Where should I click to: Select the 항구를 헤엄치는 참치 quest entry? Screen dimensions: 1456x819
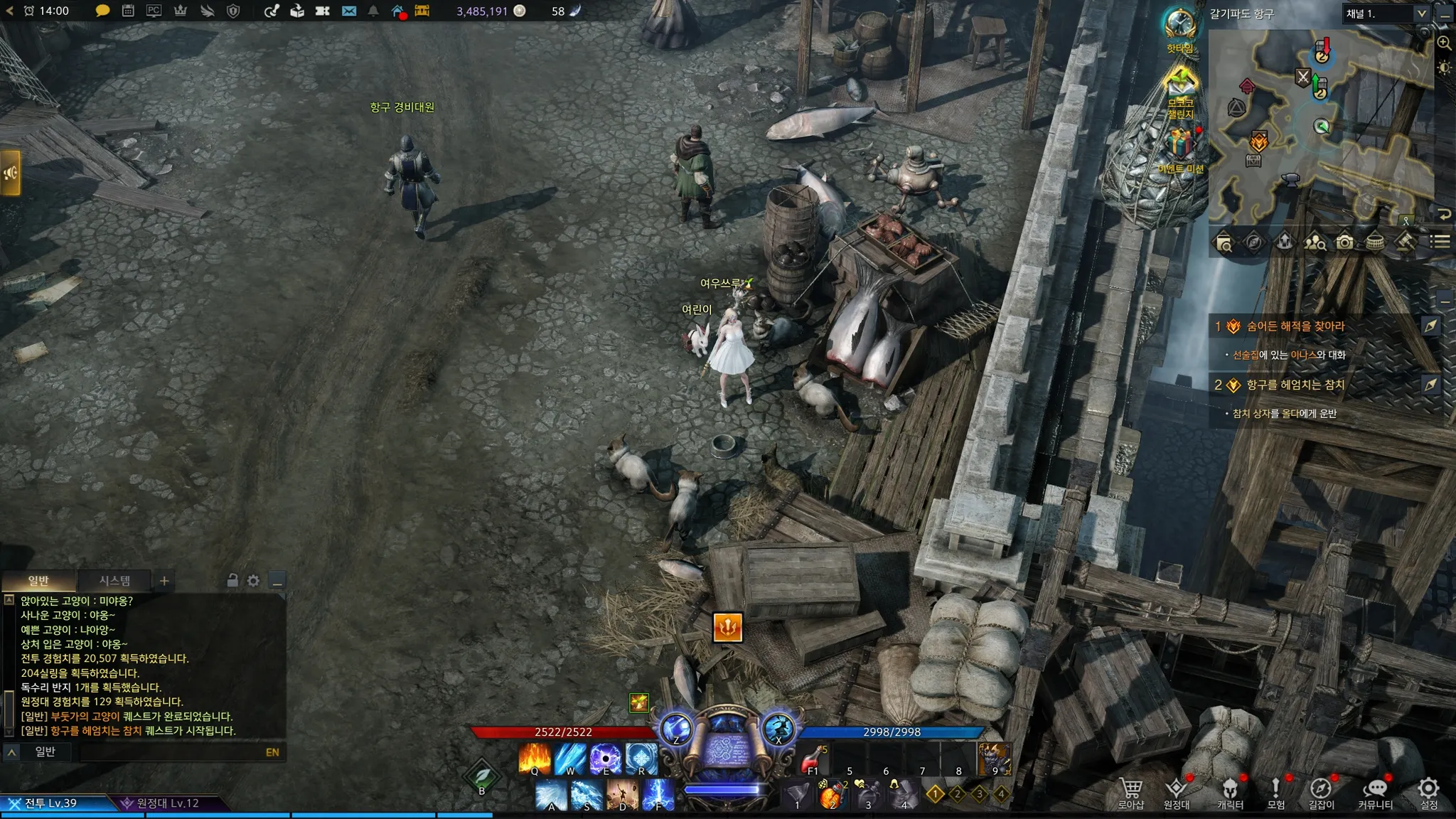click(1295, 385)
